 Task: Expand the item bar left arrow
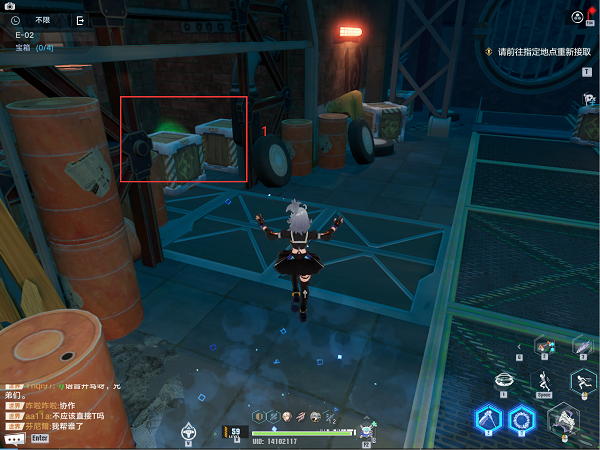pyautogui.click(x=519, y=346)
